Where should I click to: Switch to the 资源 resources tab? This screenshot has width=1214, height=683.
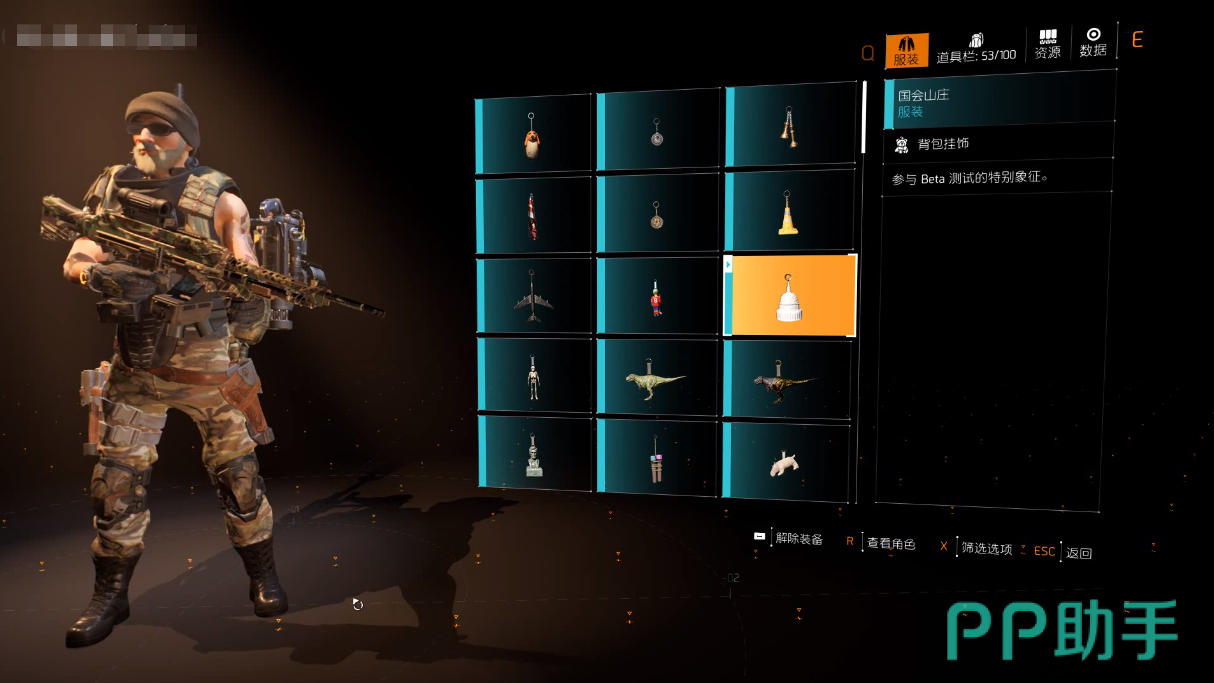(x=1047, y=44)
